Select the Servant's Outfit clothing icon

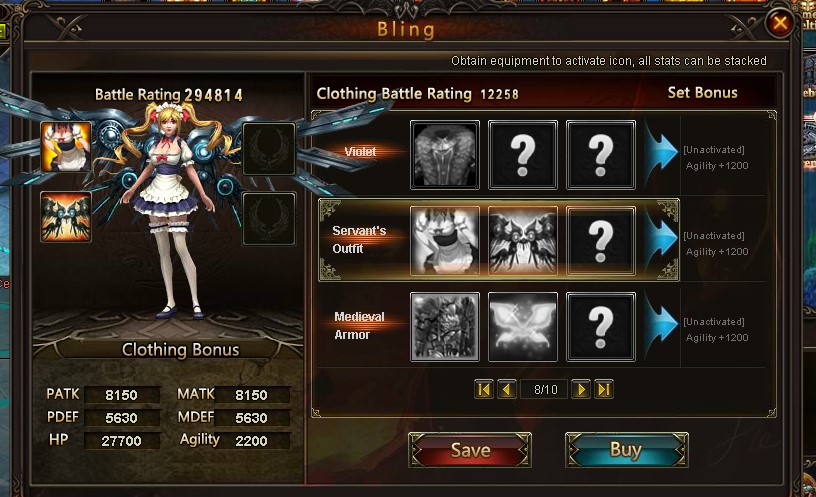point(445,241)
